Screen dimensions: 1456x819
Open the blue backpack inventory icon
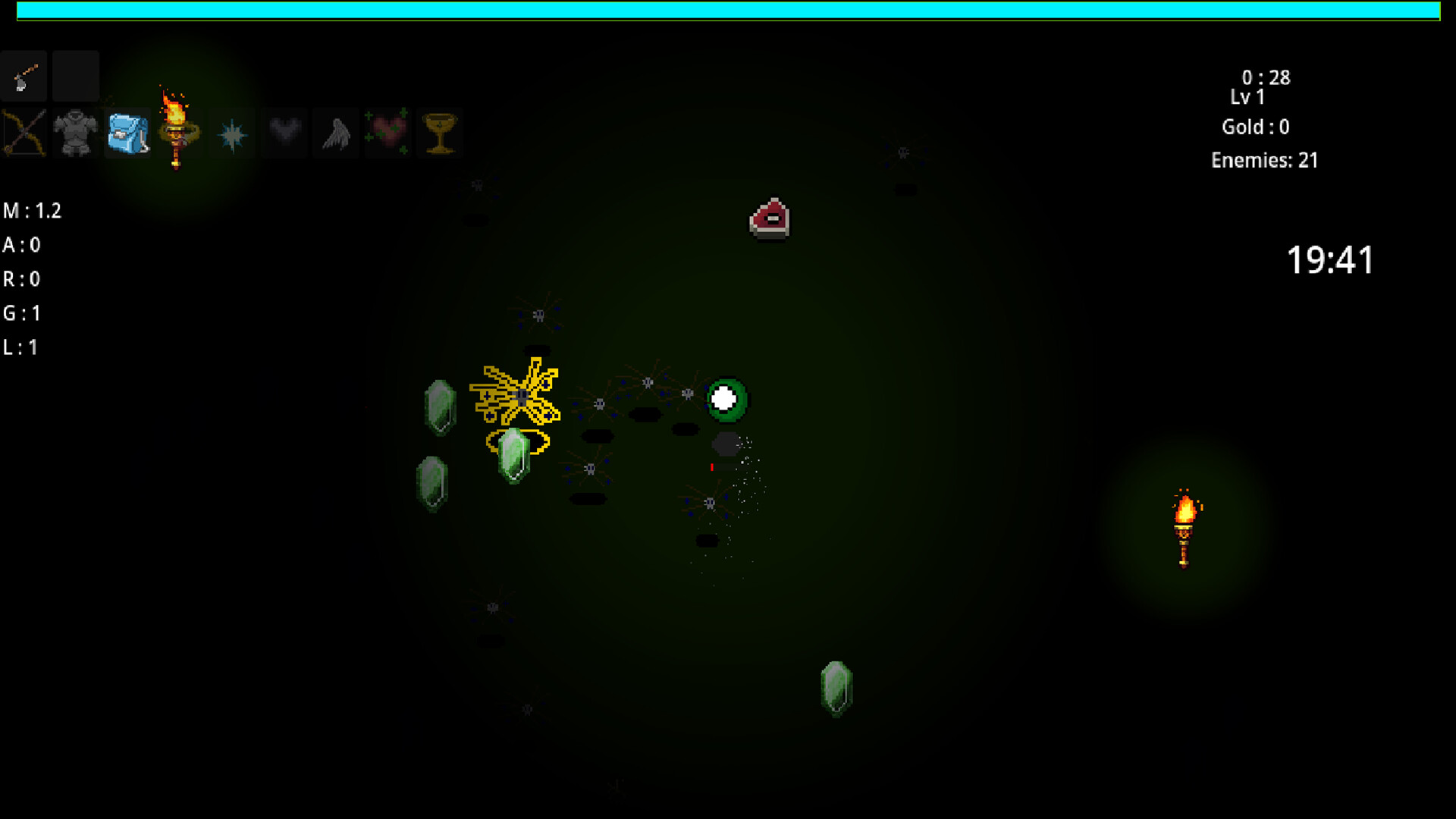pyautogui.click(x=127, y=133)
